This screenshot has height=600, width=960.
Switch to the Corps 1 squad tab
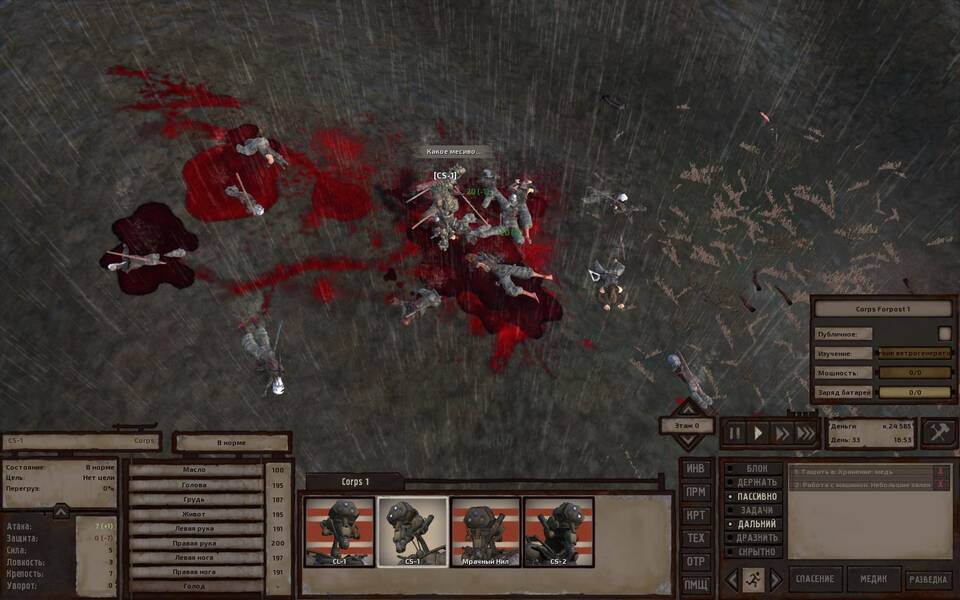click(x=355, y=482)
